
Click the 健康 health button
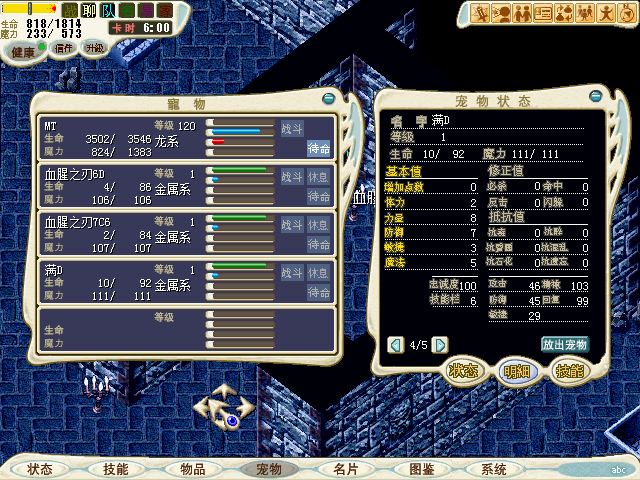pyautogui.click(x=23, y=50)
